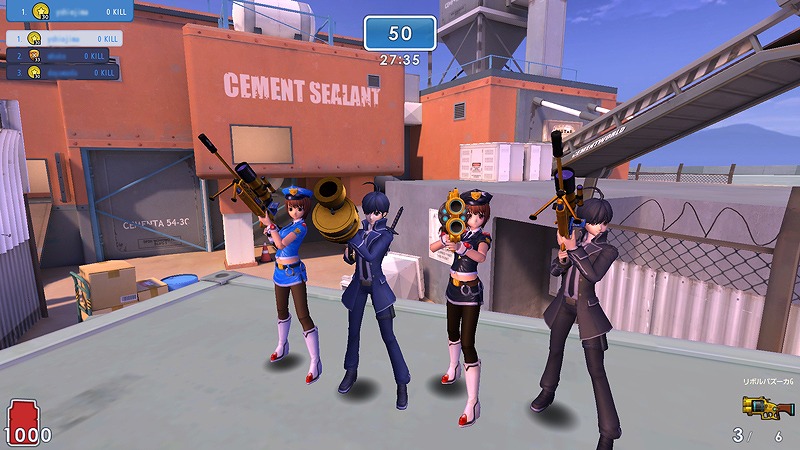This screenshot has height=450, width=800.
Task: Pick the rank 3 player row in scoreboard
Action: (x=64, y=72)
